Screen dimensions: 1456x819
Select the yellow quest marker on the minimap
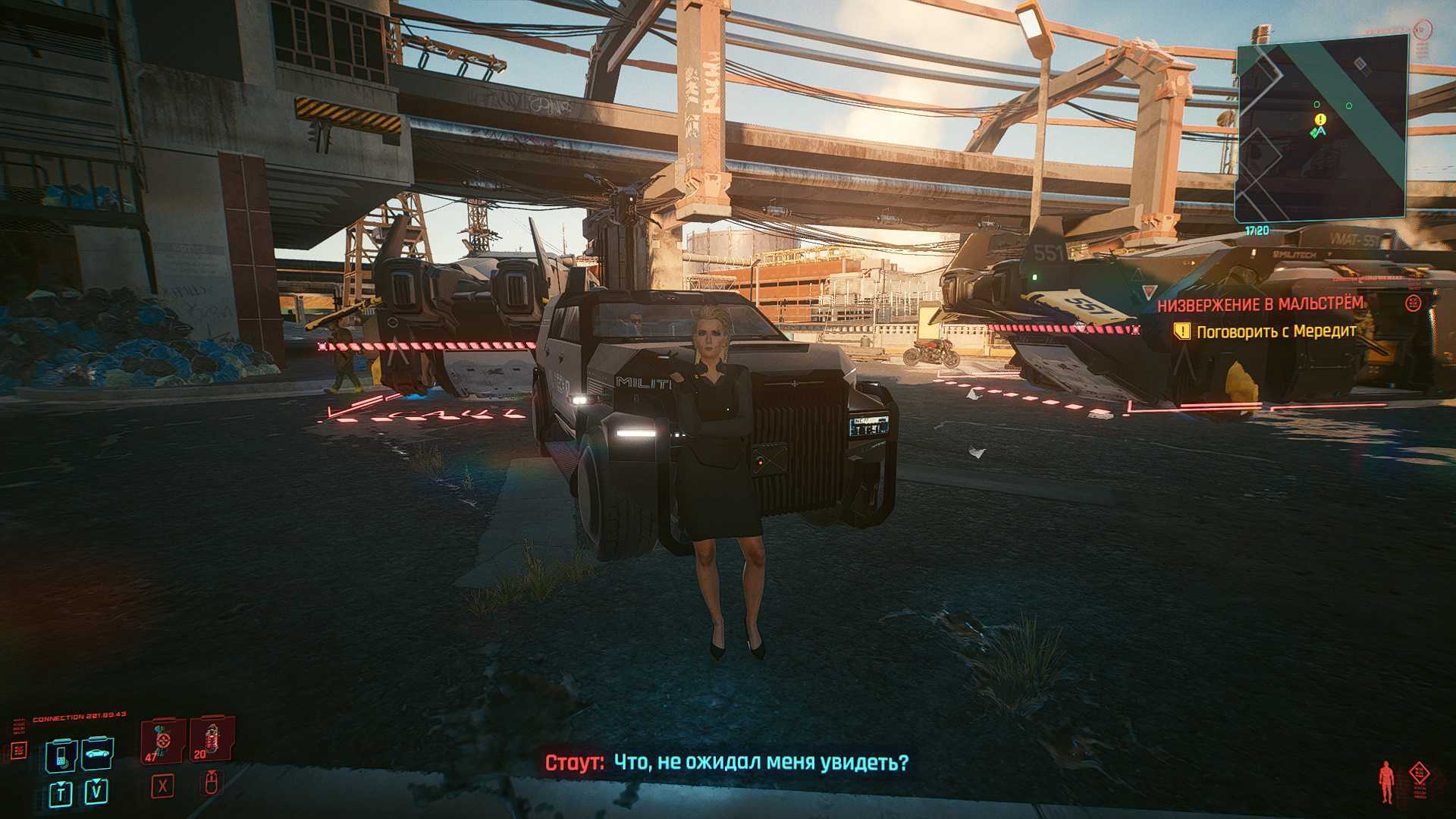(x=1321, y=119)
